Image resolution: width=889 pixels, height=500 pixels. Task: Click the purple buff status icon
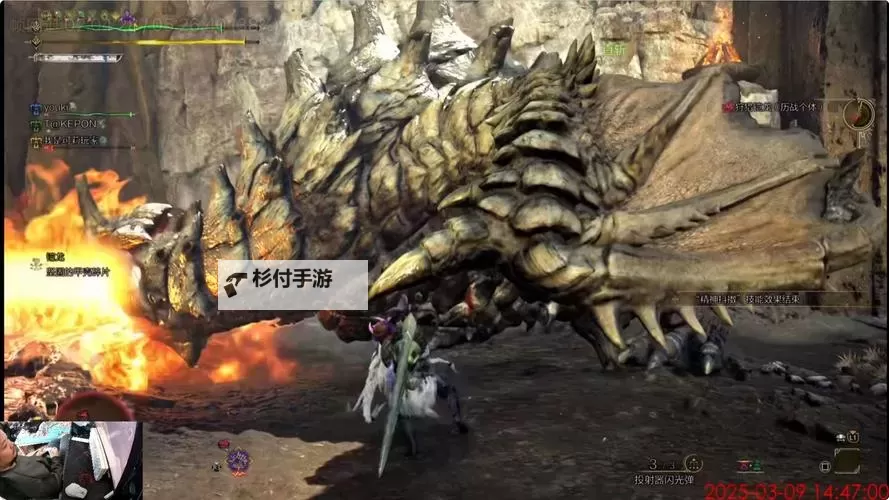(x=128, y=17)
